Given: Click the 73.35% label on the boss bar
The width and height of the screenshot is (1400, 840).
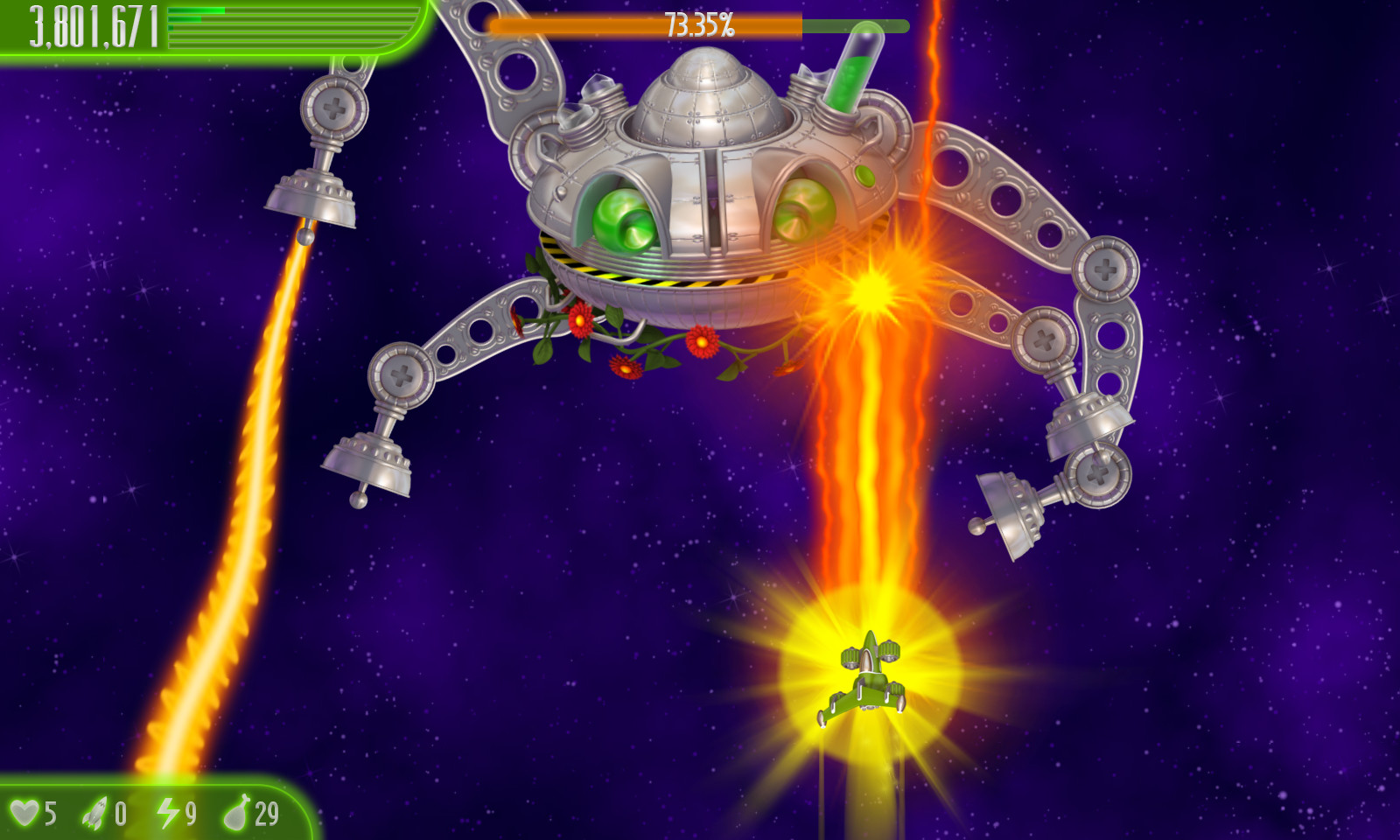Looking at the screenshot, I should tap(700, 26).
